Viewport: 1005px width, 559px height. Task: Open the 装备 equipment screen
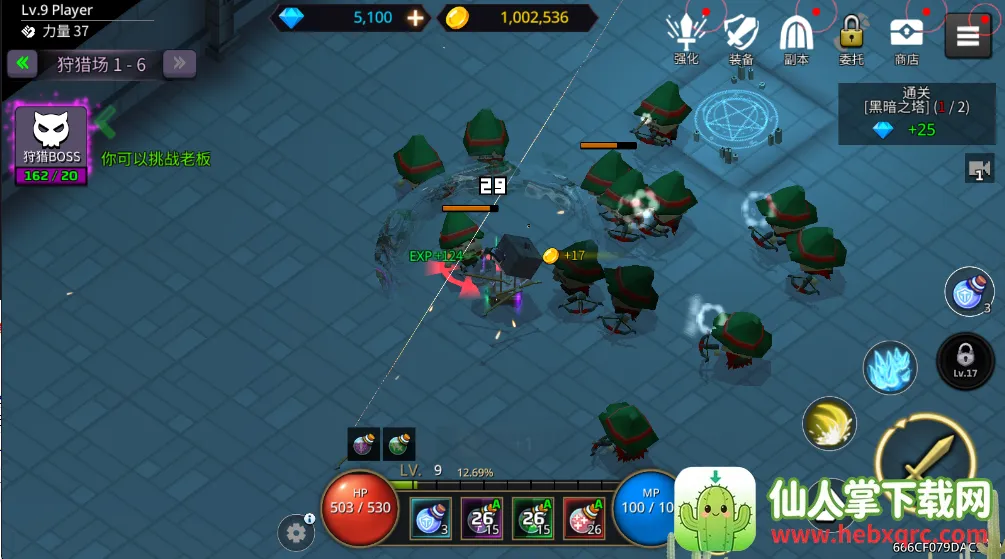[x=741, y=39]
